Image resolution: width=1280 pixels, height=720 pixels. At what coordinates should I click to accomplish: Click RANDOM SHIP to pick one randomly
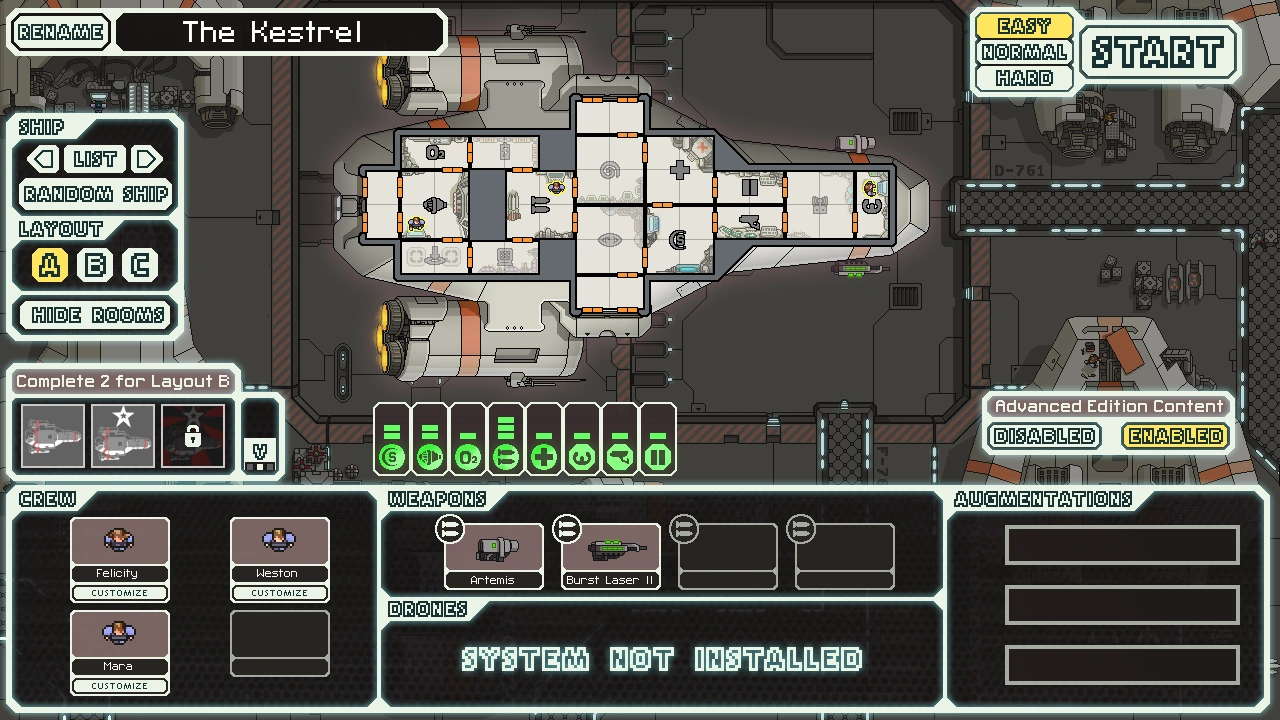tap(94, 194)
